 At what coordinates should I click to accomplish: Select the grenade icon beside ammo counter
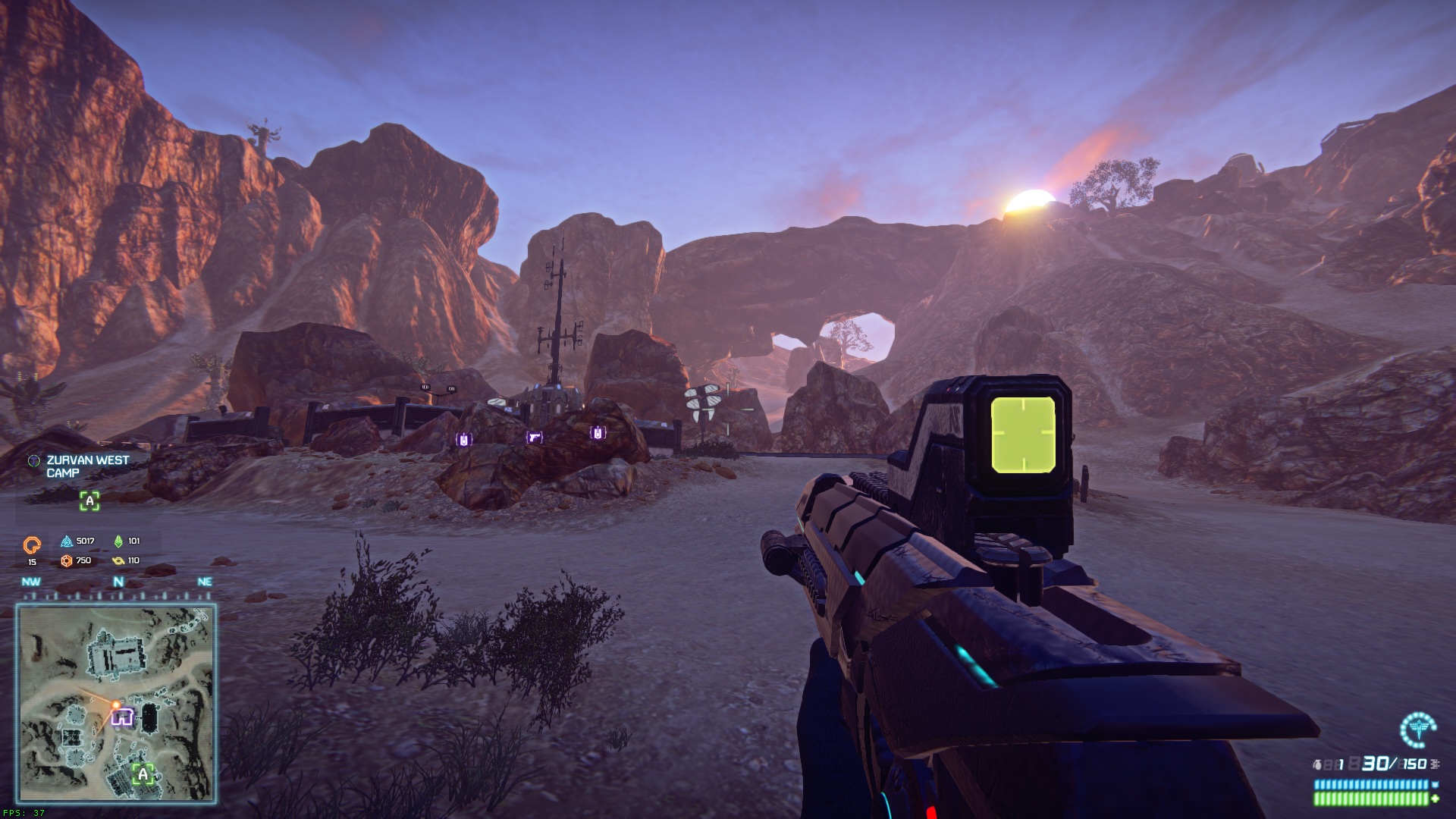1318,764
